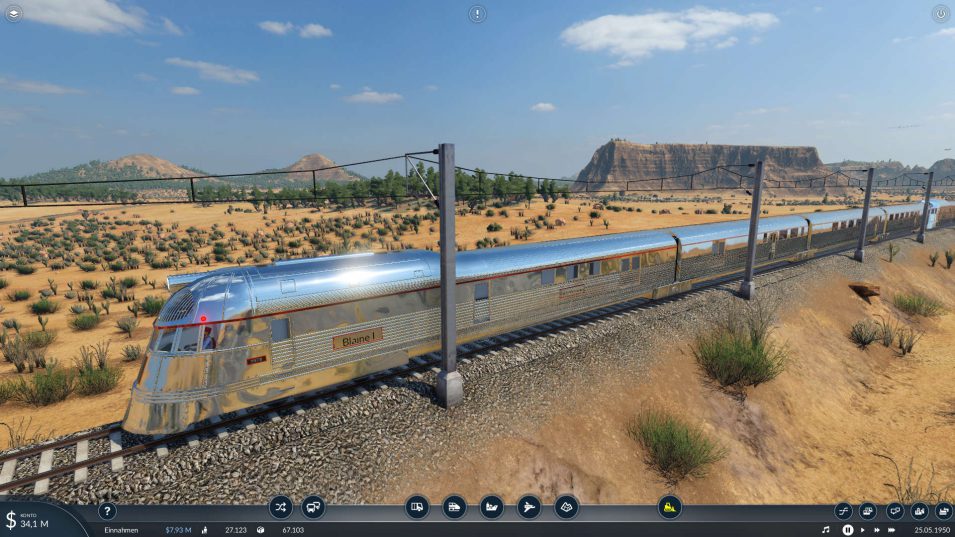Pause the game simulation
This screenshot has width=955, height=537.
coord(847,529)
